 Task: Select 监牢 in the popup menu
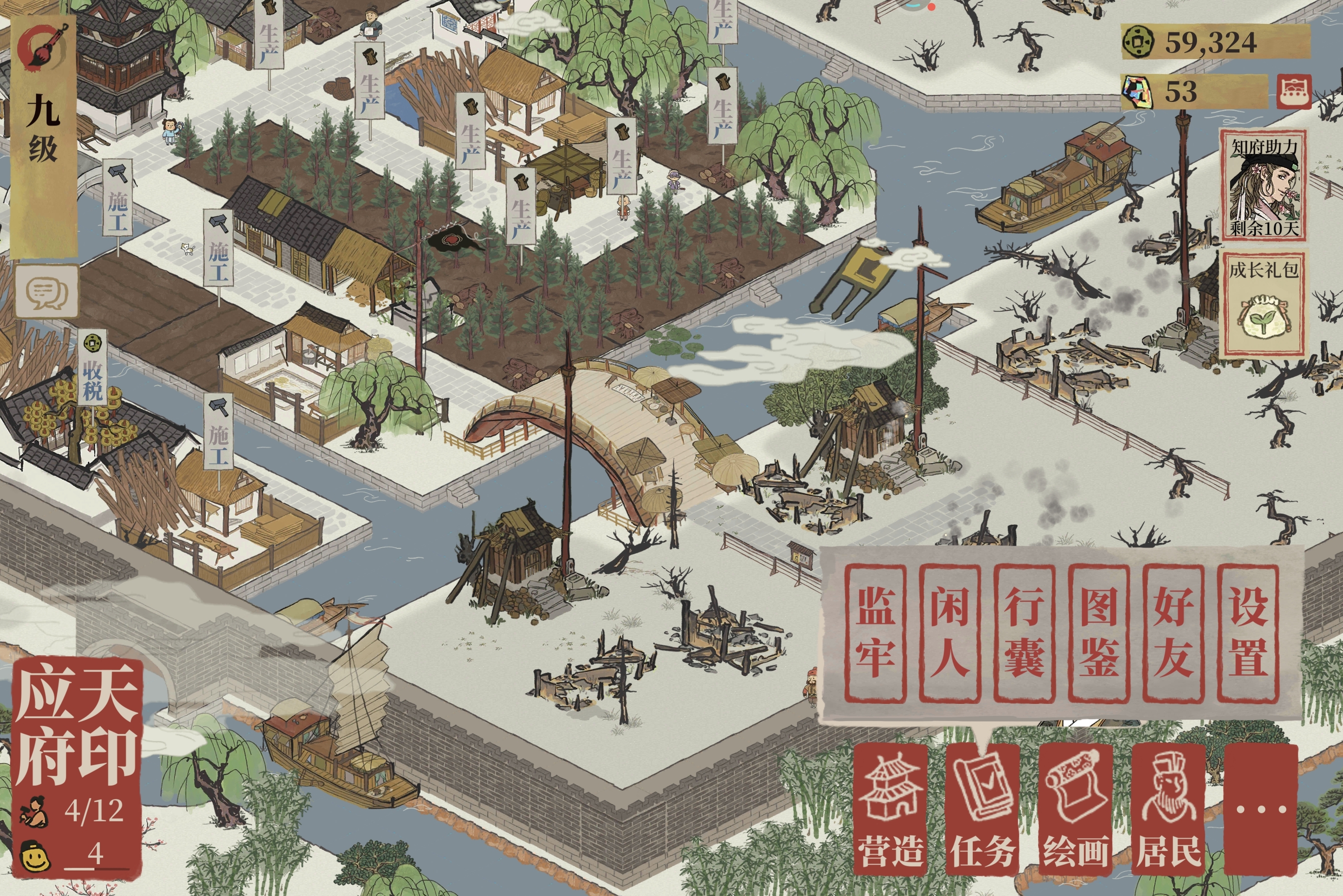875,633
